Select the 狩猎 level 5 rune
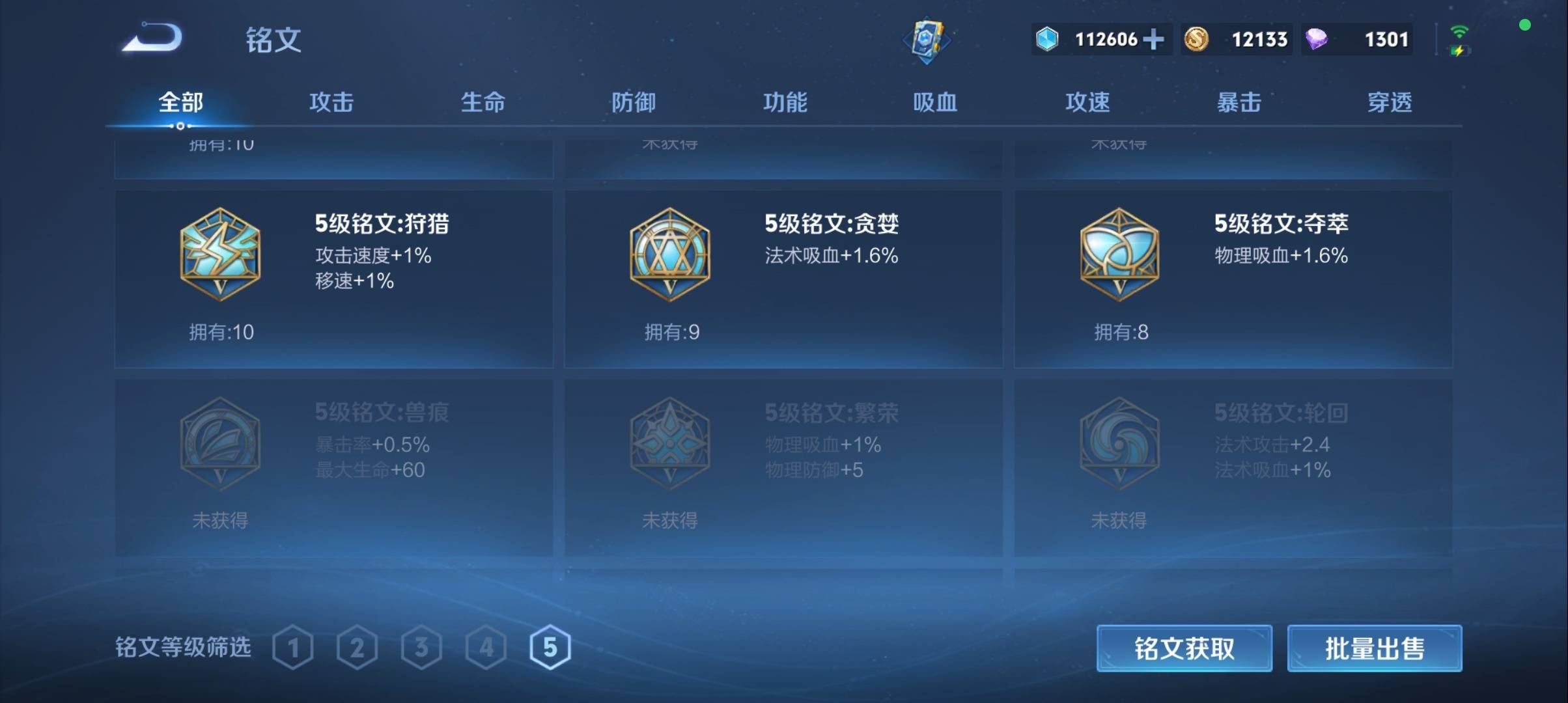The image size is (1568, 703). (x=333, y=279)
